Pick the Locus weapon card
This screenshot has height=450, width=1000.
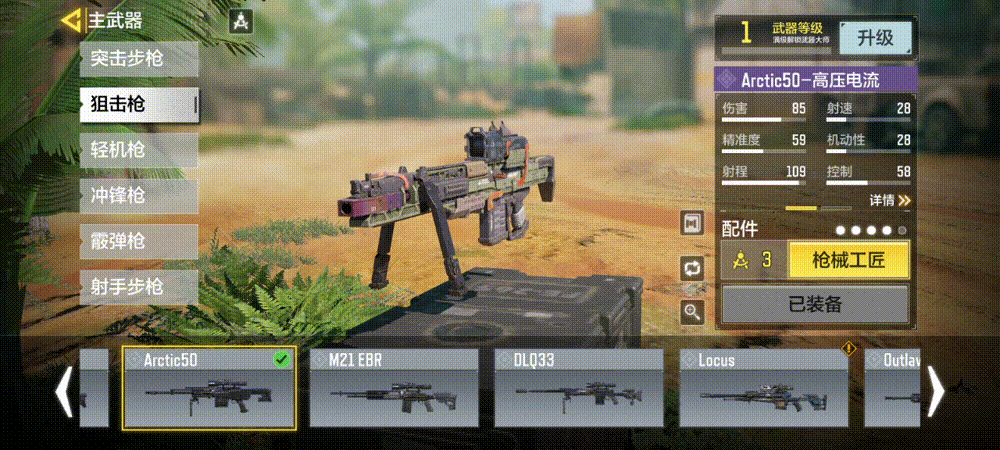click(x=763, y=389)
